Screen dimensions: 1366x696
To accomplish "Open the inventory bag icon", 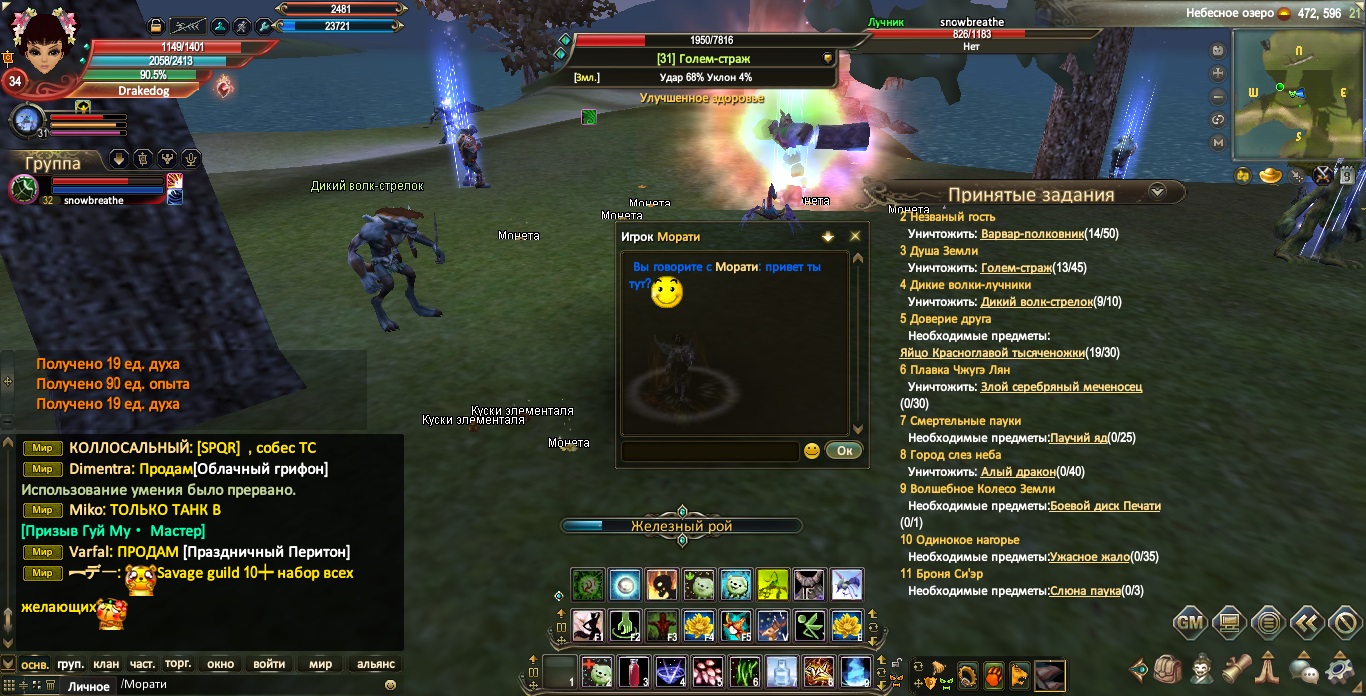I will pos(1169,668).
